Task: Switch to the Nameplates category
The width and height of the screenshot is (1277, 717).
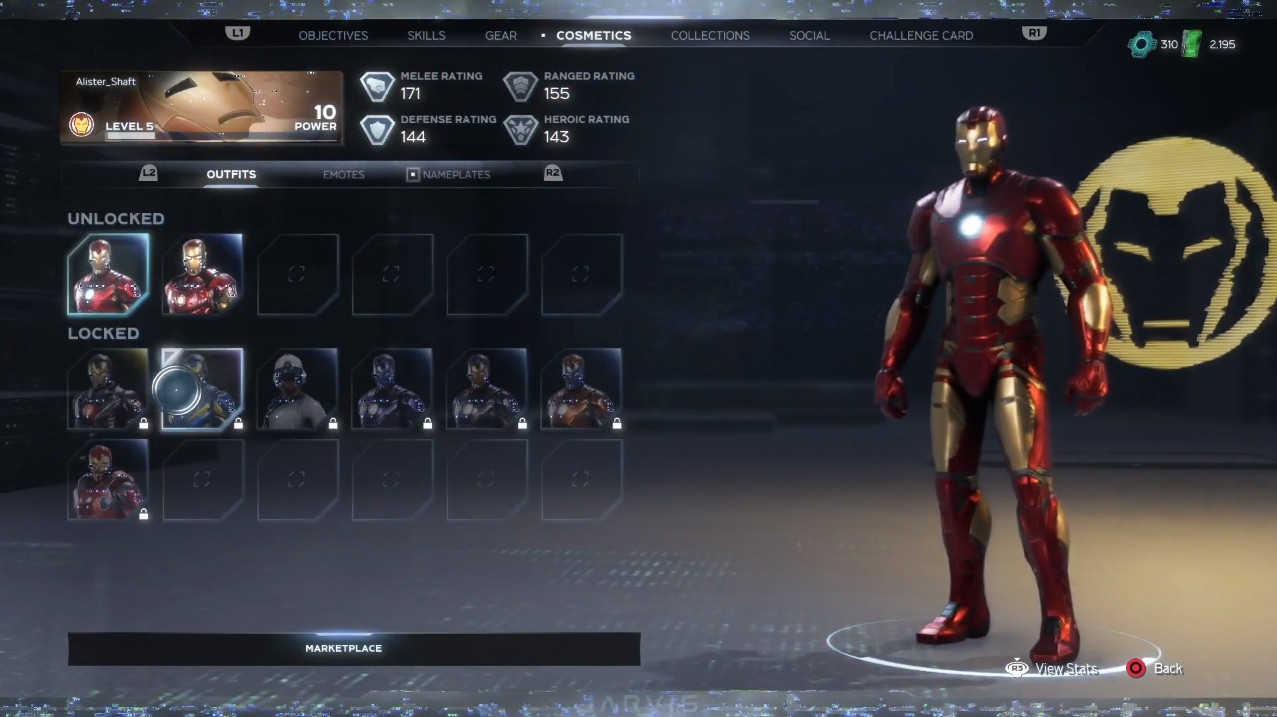Action: tap(455, 175)
